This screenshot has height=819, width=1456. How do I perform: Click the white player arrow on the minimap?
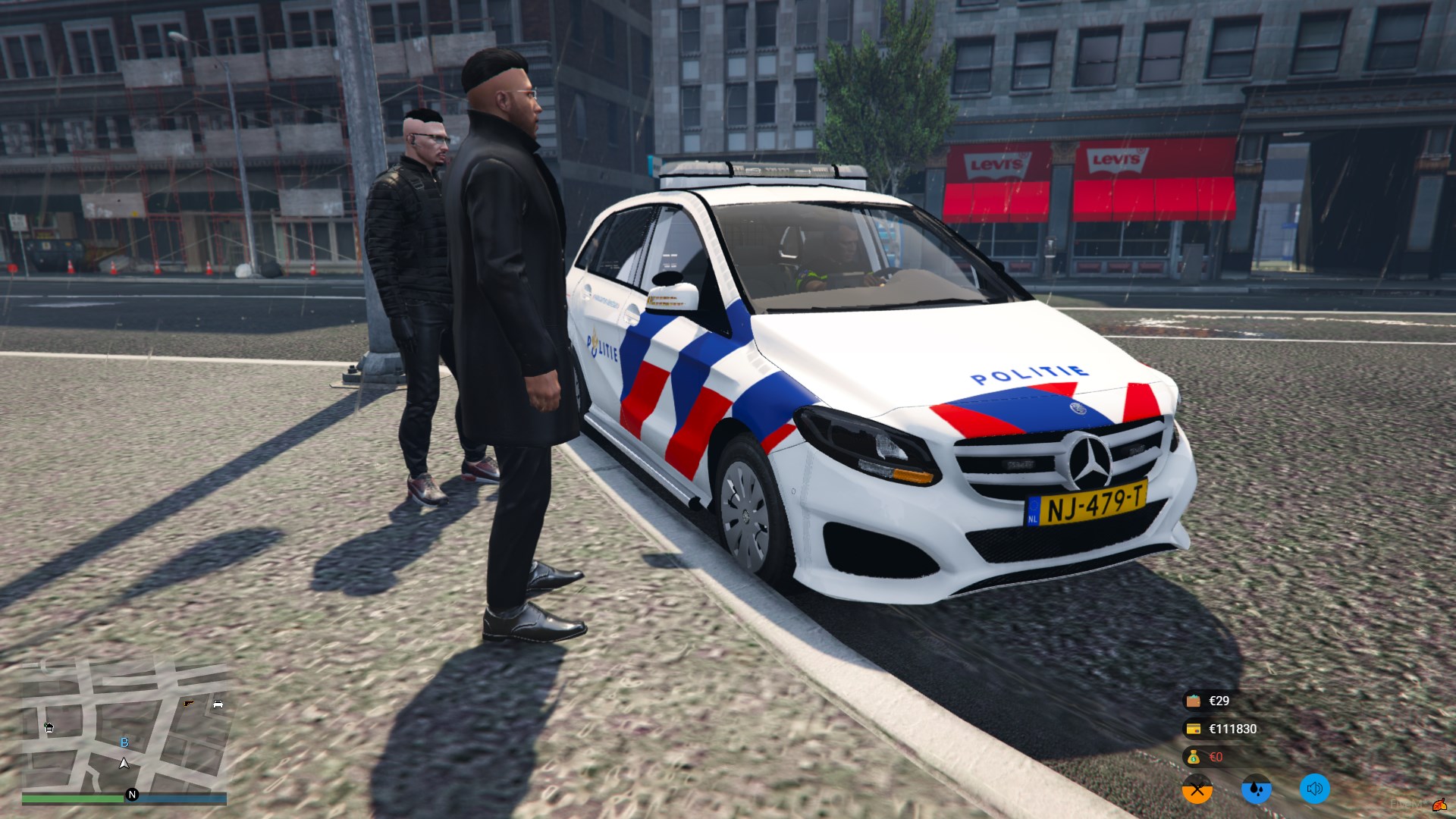point(124,763)
